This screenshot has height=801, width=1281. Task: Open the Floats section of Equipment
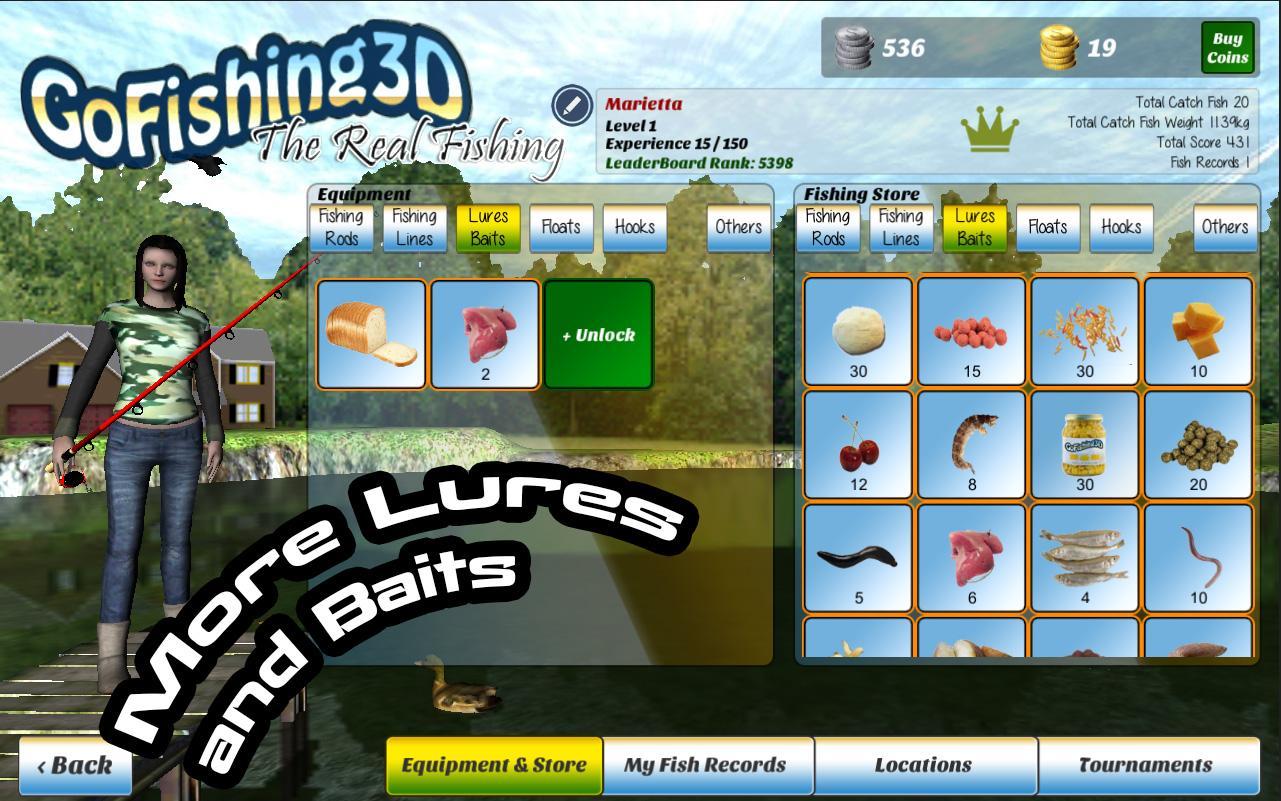coord(560,227)
